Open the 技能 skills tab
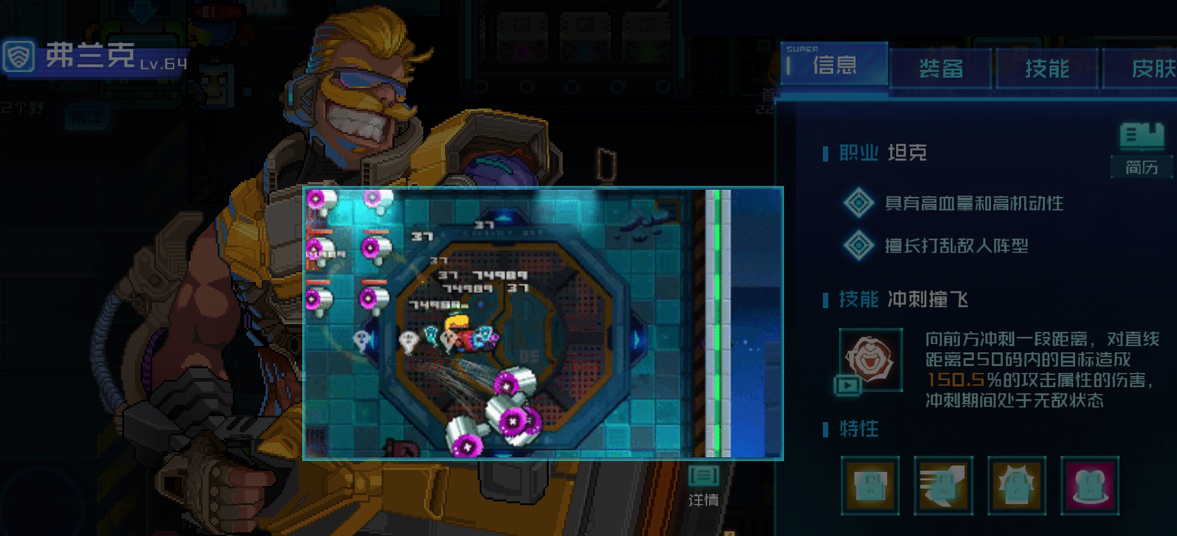The width and height of the screenshot is (1177, 536). [x=1047, y=68]
